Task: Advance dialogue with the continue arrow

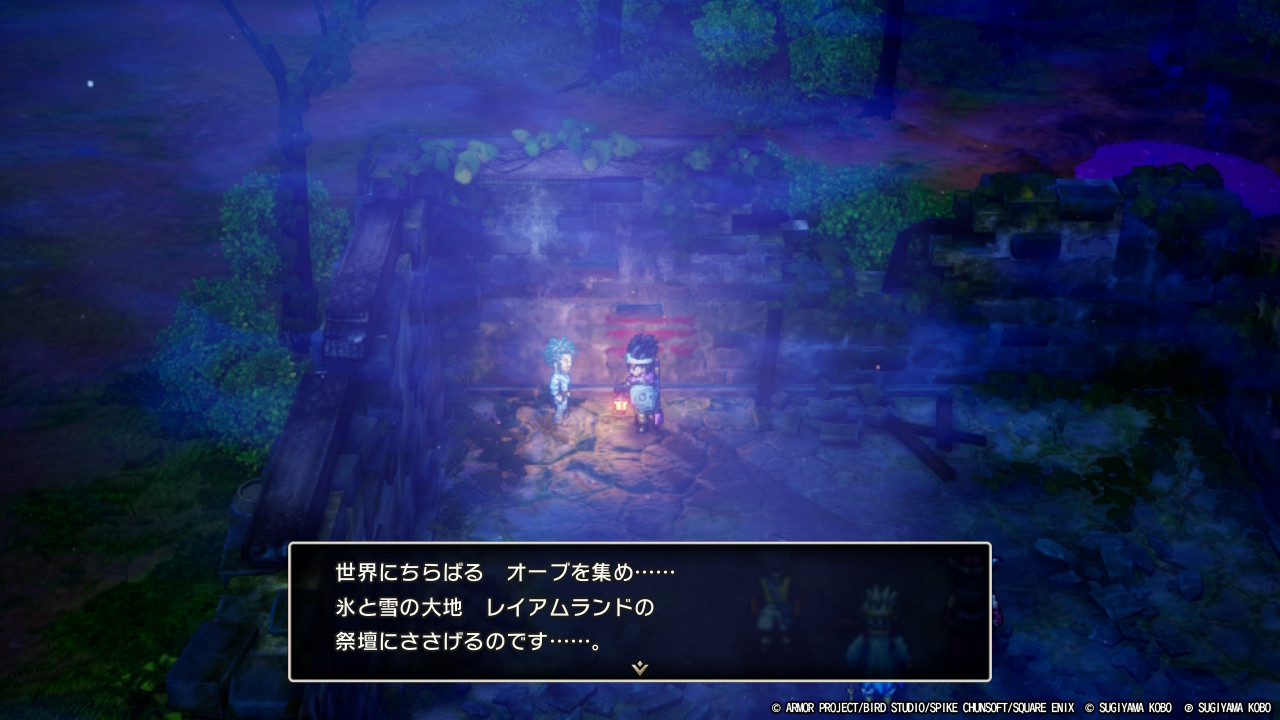Action: [x=640, y=667]
